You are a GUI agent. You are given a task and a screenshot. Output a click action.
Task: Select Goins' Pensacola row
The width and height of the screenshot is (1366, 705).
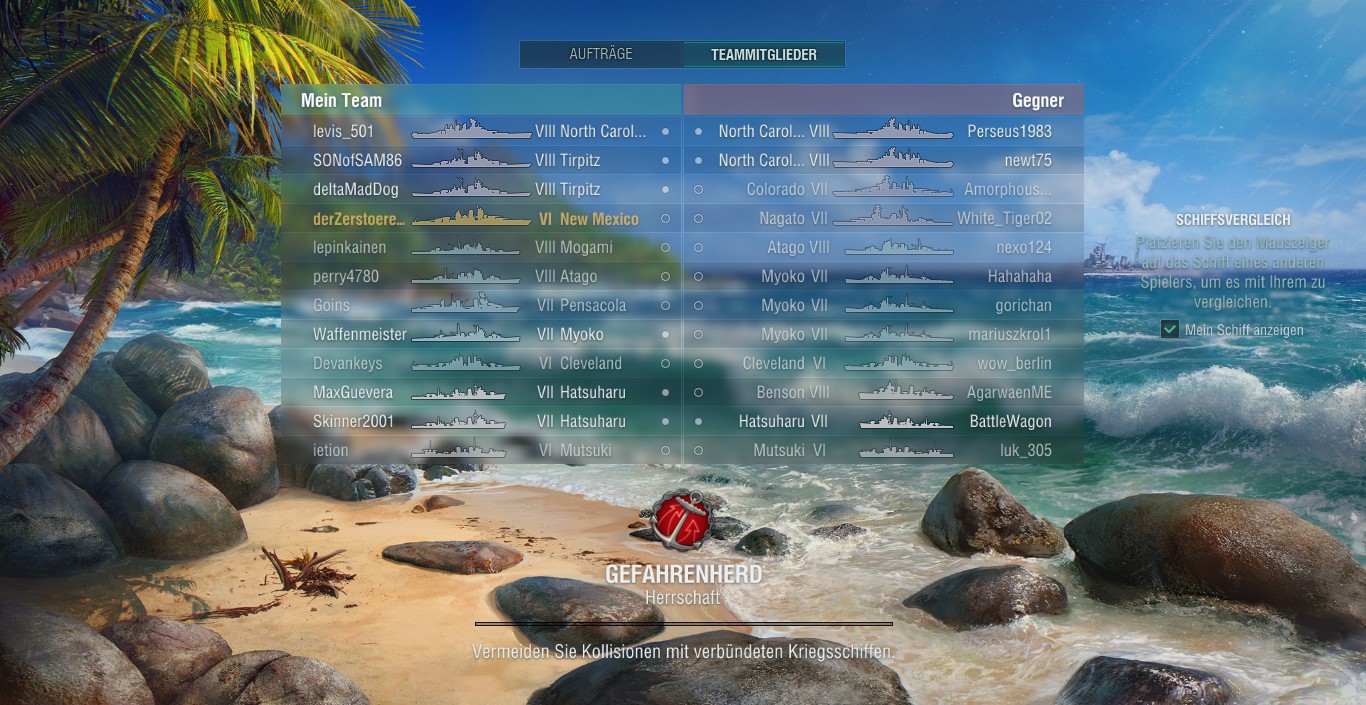[480, 305]
